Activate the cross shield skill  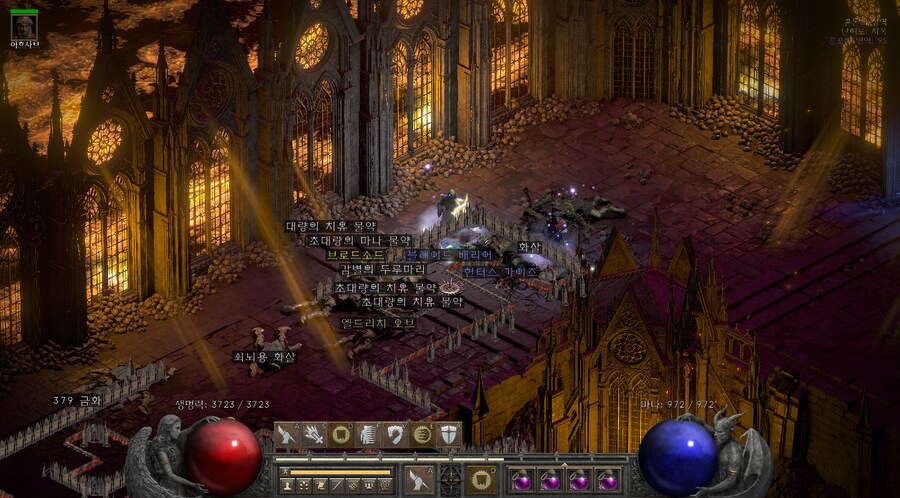(448, 435)
